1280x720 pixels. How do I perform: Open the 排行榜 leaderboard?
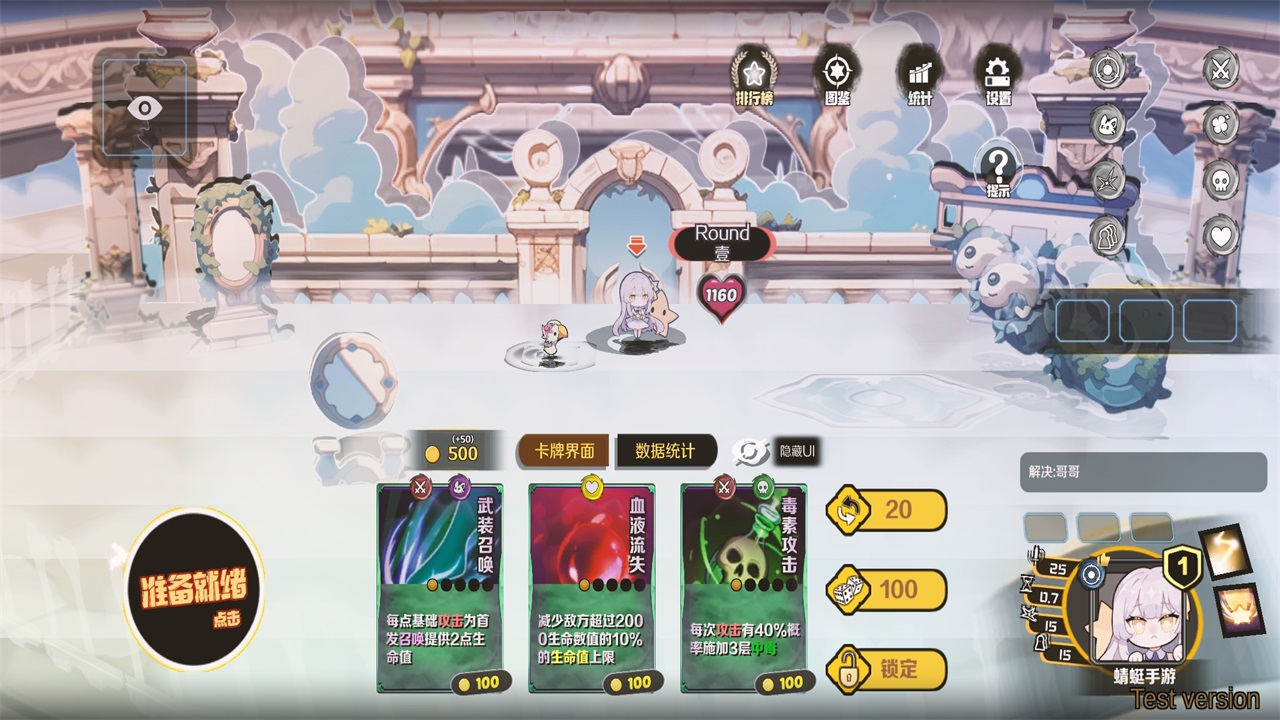[754, 76]
